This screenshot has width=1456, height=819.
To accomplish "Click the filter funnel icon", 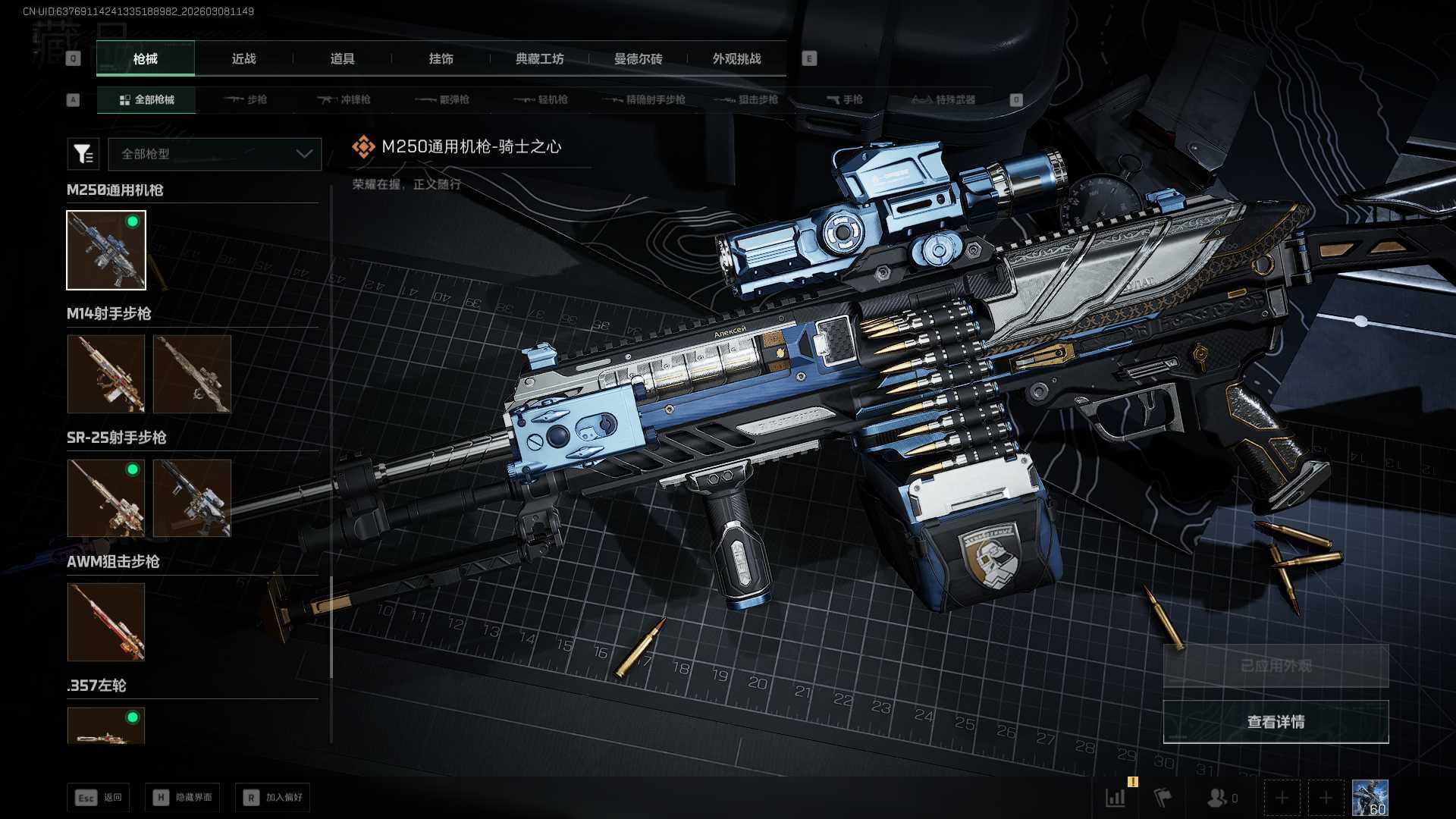I will (x=83, y=154).
